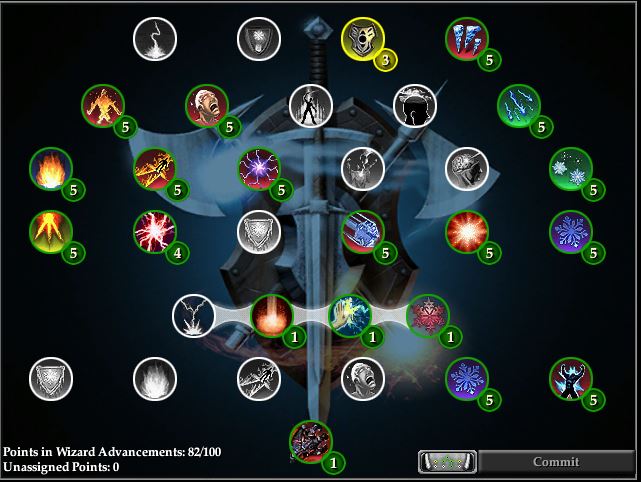Choose the red frost crystal advancement with 1 point
This screenshot has width=641, height=482.
pyautogui.click(x=427, y=315)
